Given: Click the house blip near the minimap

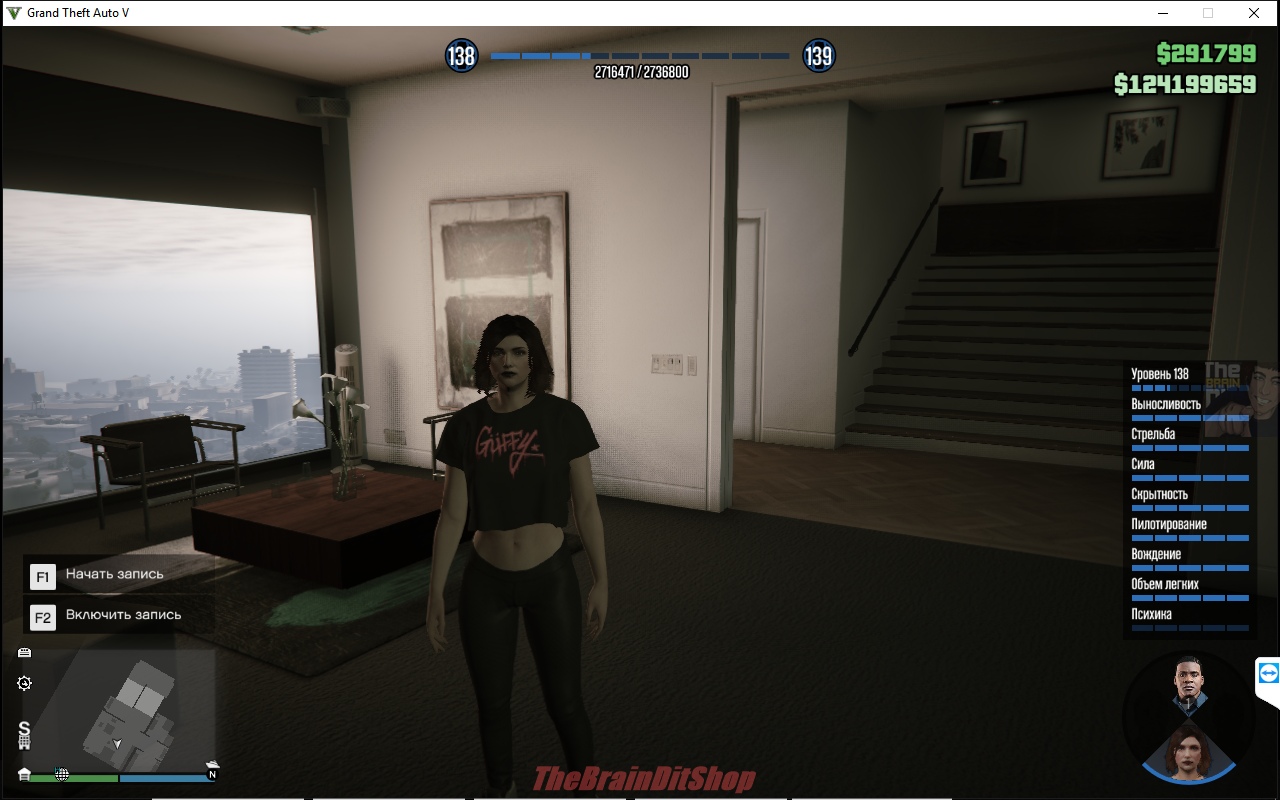Looking at the screenshot, I should click(x=24, y=774).
